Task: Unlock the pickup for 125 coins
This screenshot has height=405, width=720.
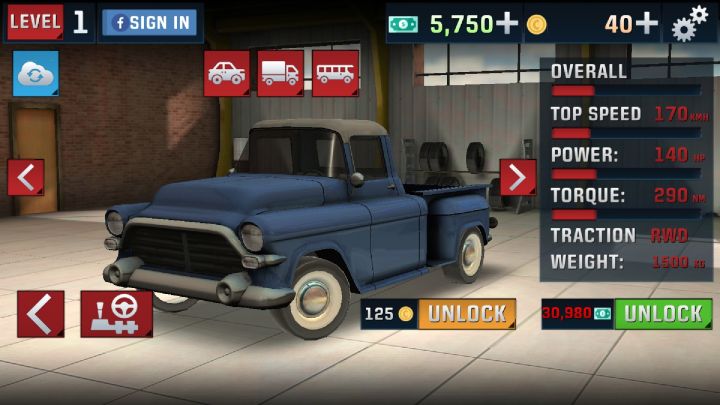Action: (466, 314)
